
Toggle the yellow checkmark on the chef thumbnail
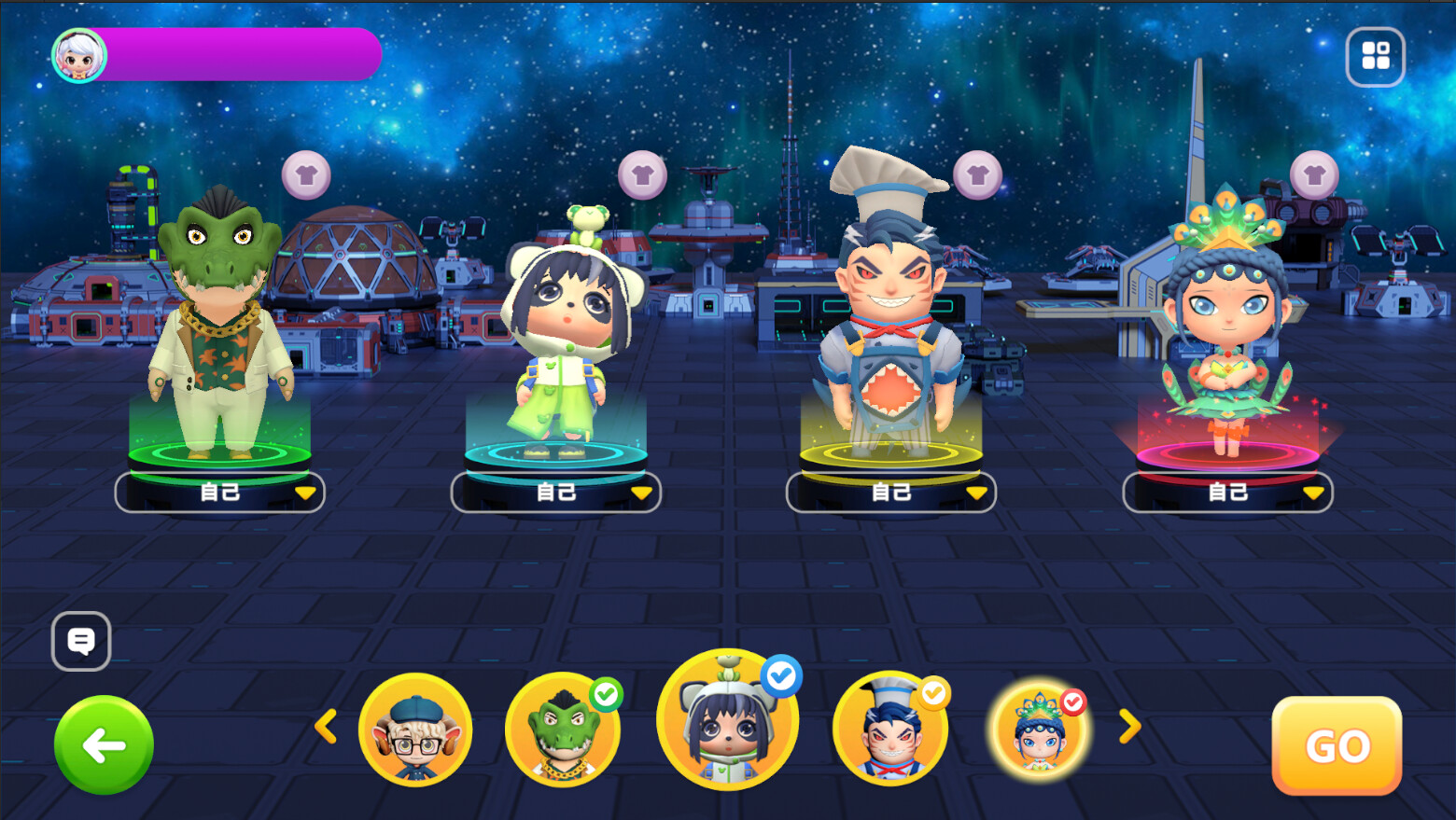click(931, 693)
